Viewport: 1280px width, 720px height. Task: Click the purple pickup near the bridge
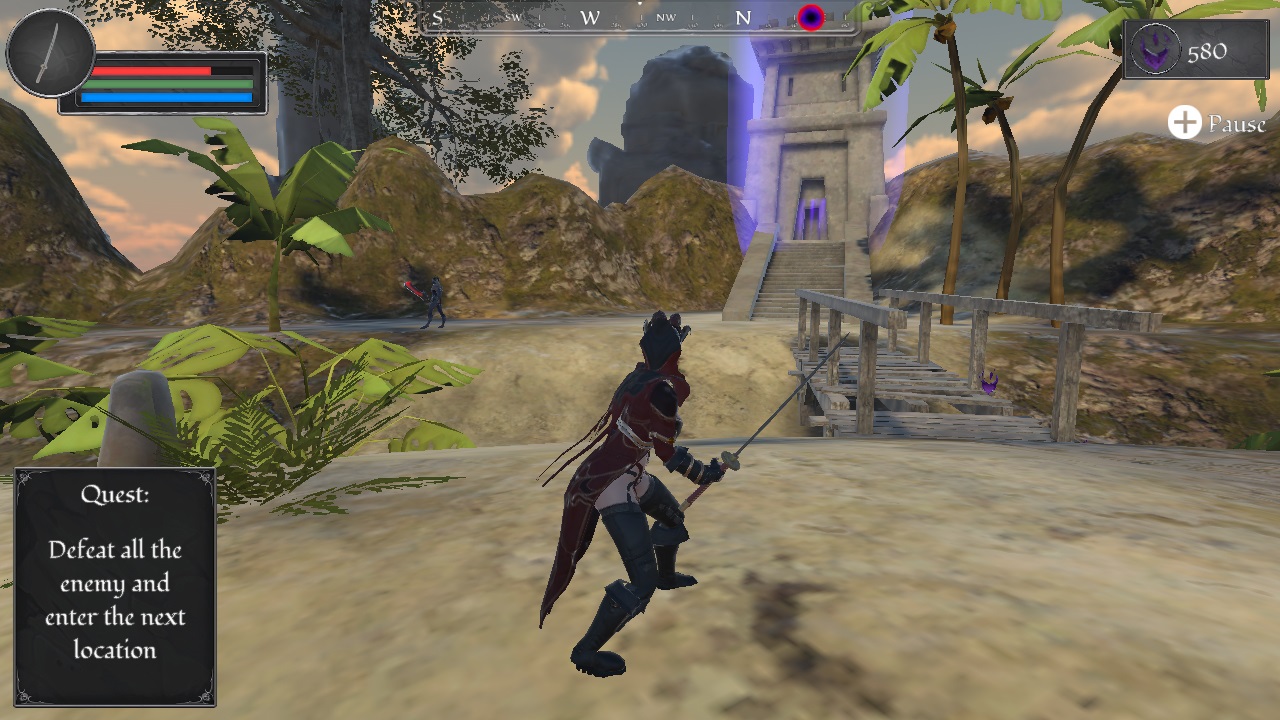coord(989,383)
